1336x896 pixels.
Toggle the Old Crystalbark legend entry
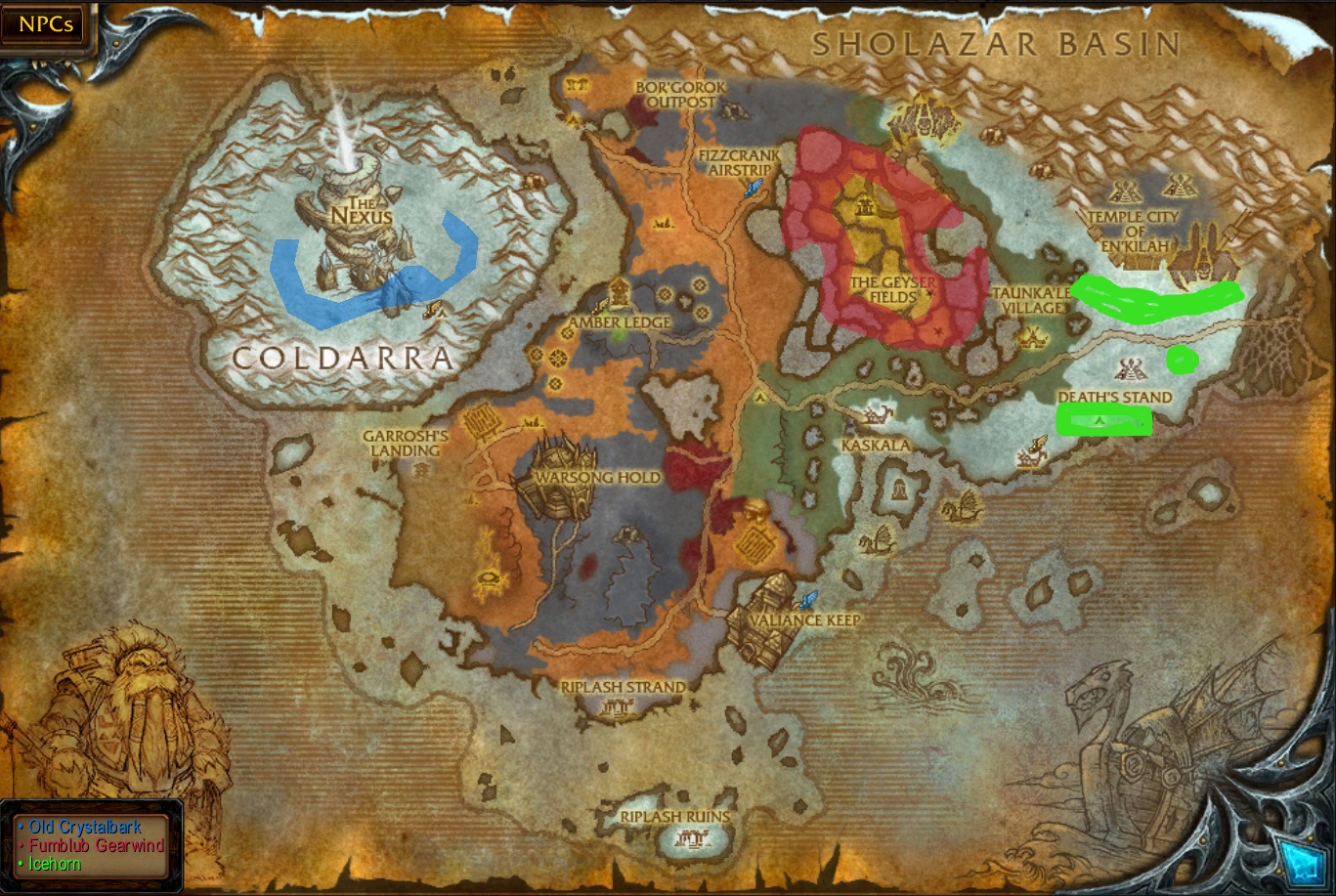(86, 827)
